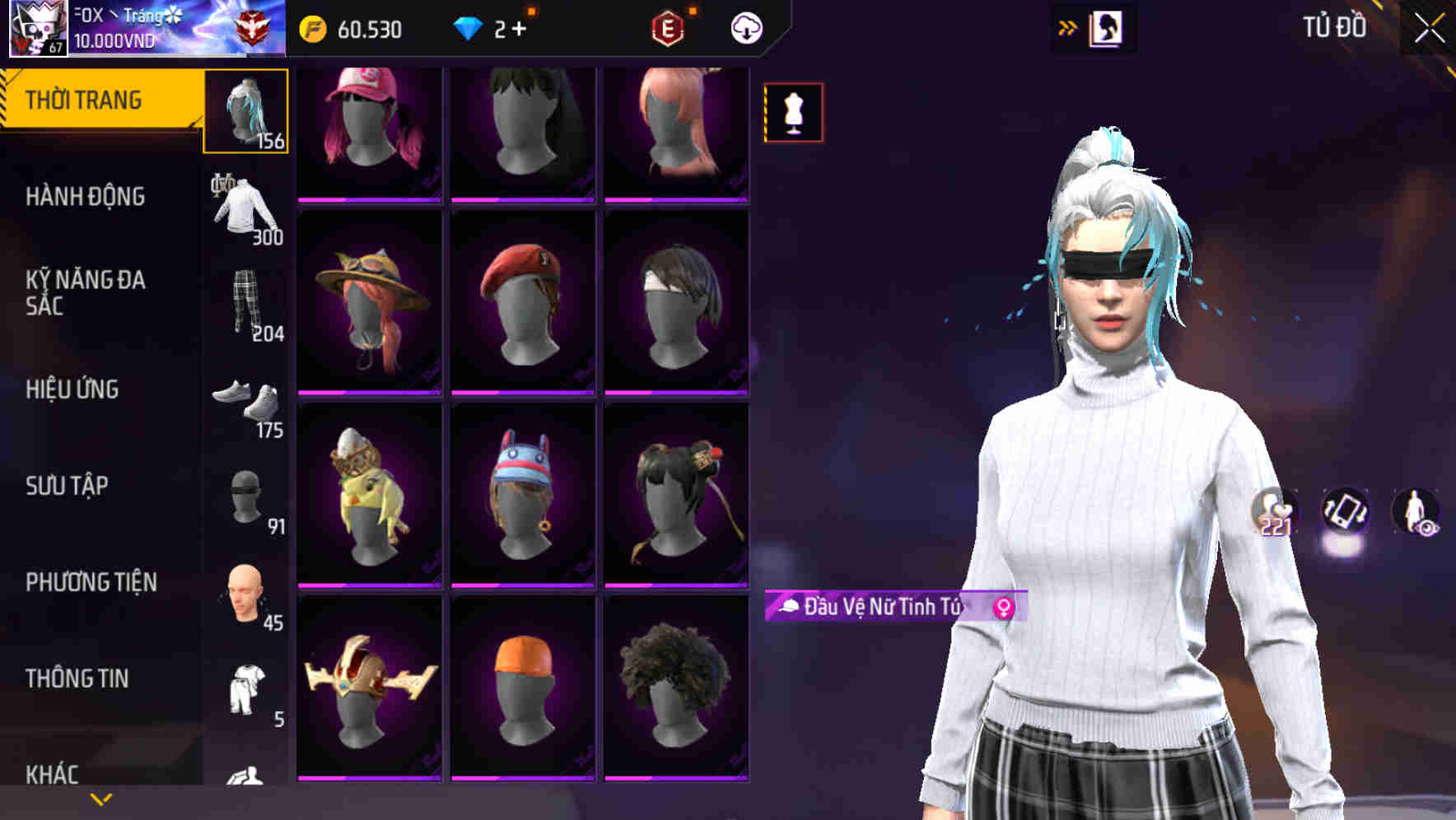The image size is (1456, 820).
Task: Expand more categories via the bottom yellow chevron
Action: 99,800
